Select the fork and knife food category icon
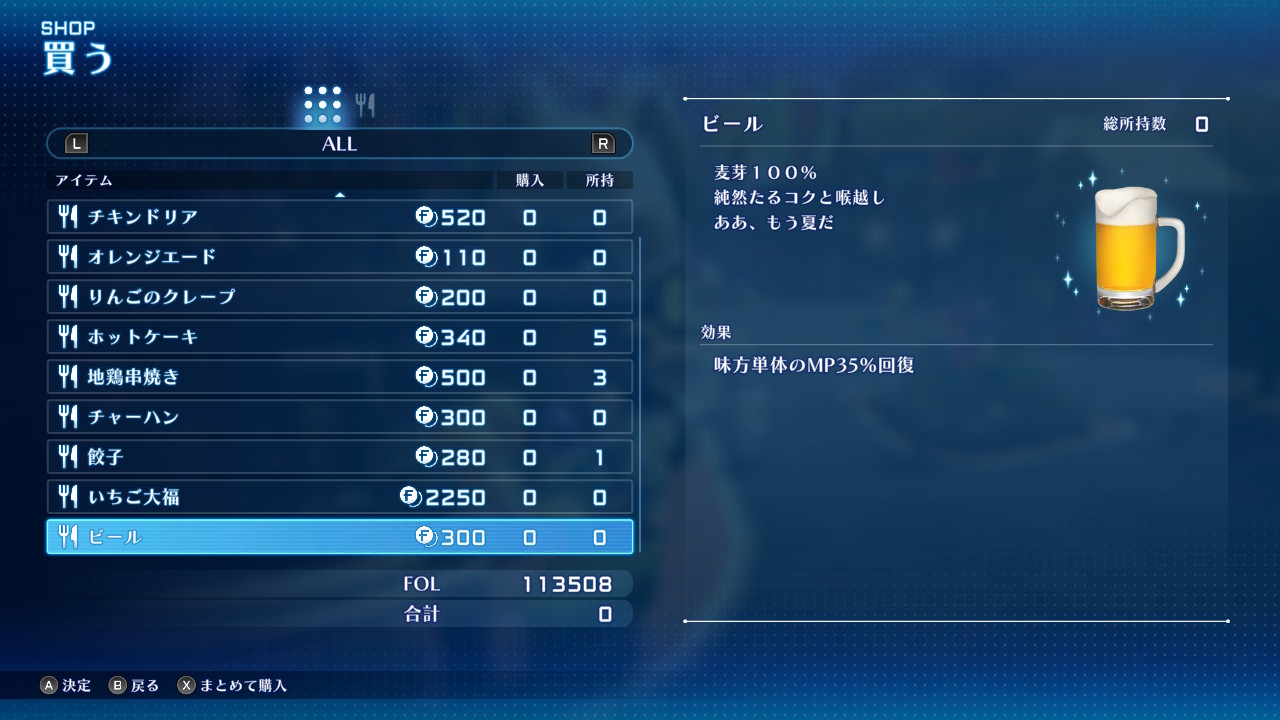The width and height of the screenshot is (1280, 720). [x=367, y=104]
